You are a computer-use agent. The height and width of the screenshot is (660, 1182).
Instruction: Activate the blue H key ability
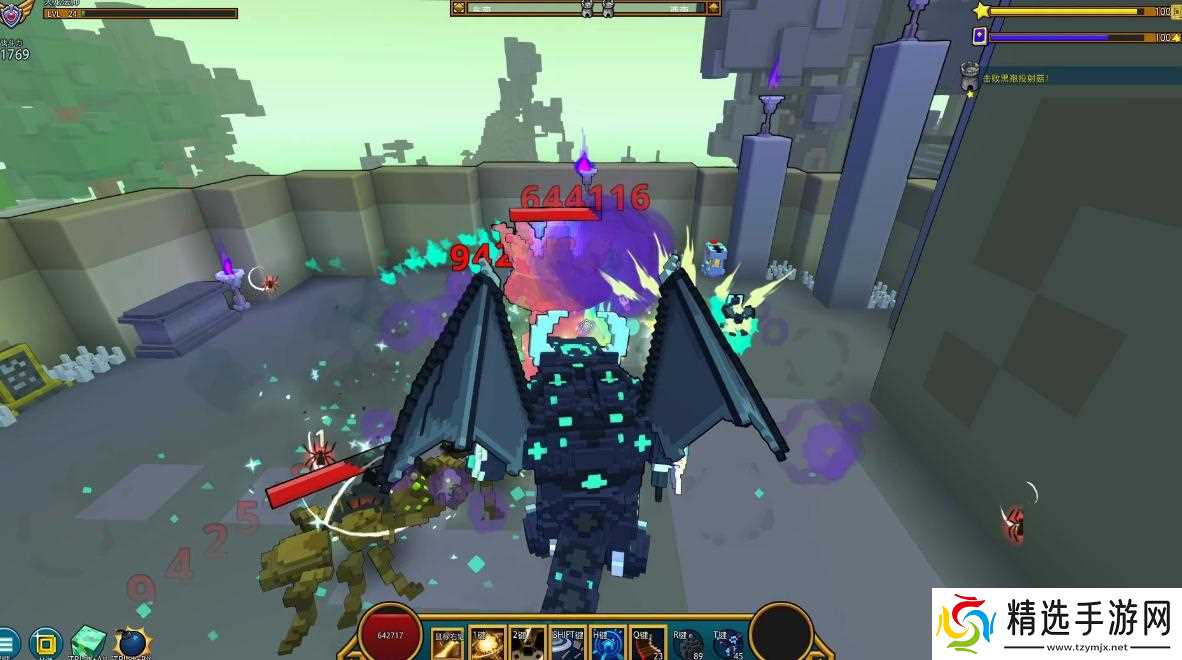pos(608,644)
